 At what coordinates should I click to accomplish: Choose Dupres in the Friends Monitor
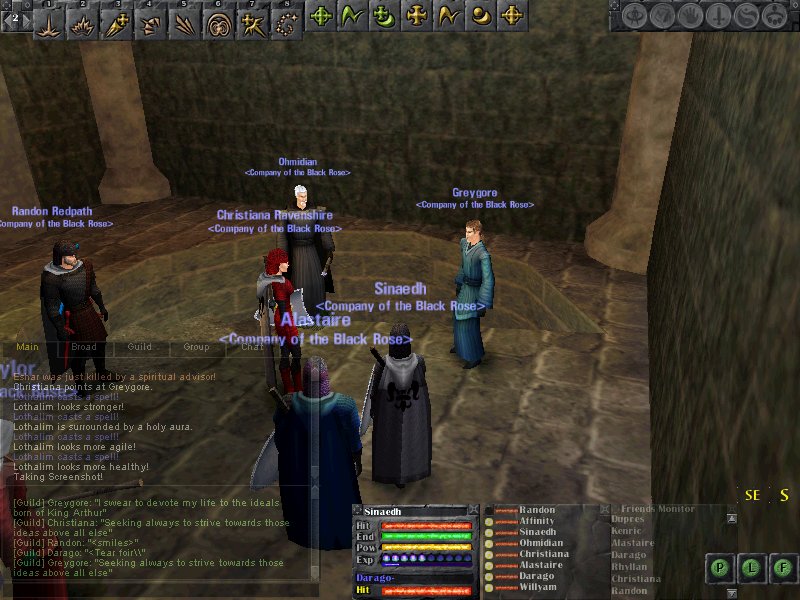click(627, 520)
